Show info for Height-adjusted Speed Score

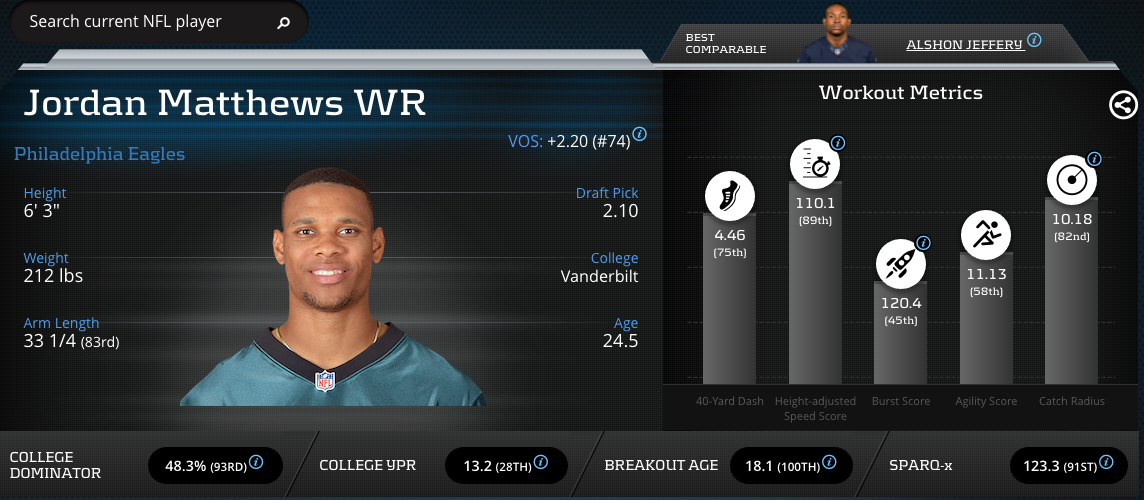tap(838, 143)
